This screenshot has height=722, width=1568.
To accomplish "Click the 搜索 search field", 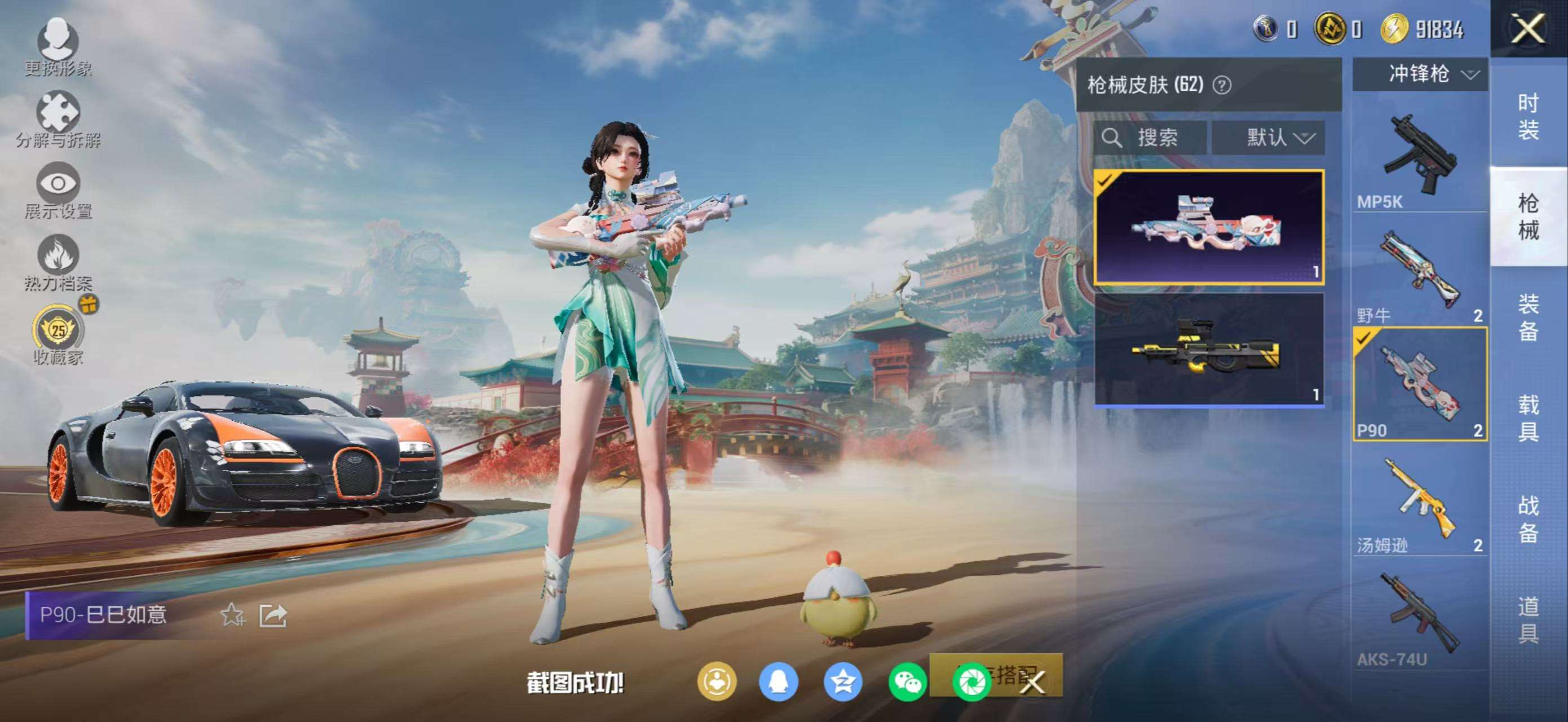I will 1149,138.
